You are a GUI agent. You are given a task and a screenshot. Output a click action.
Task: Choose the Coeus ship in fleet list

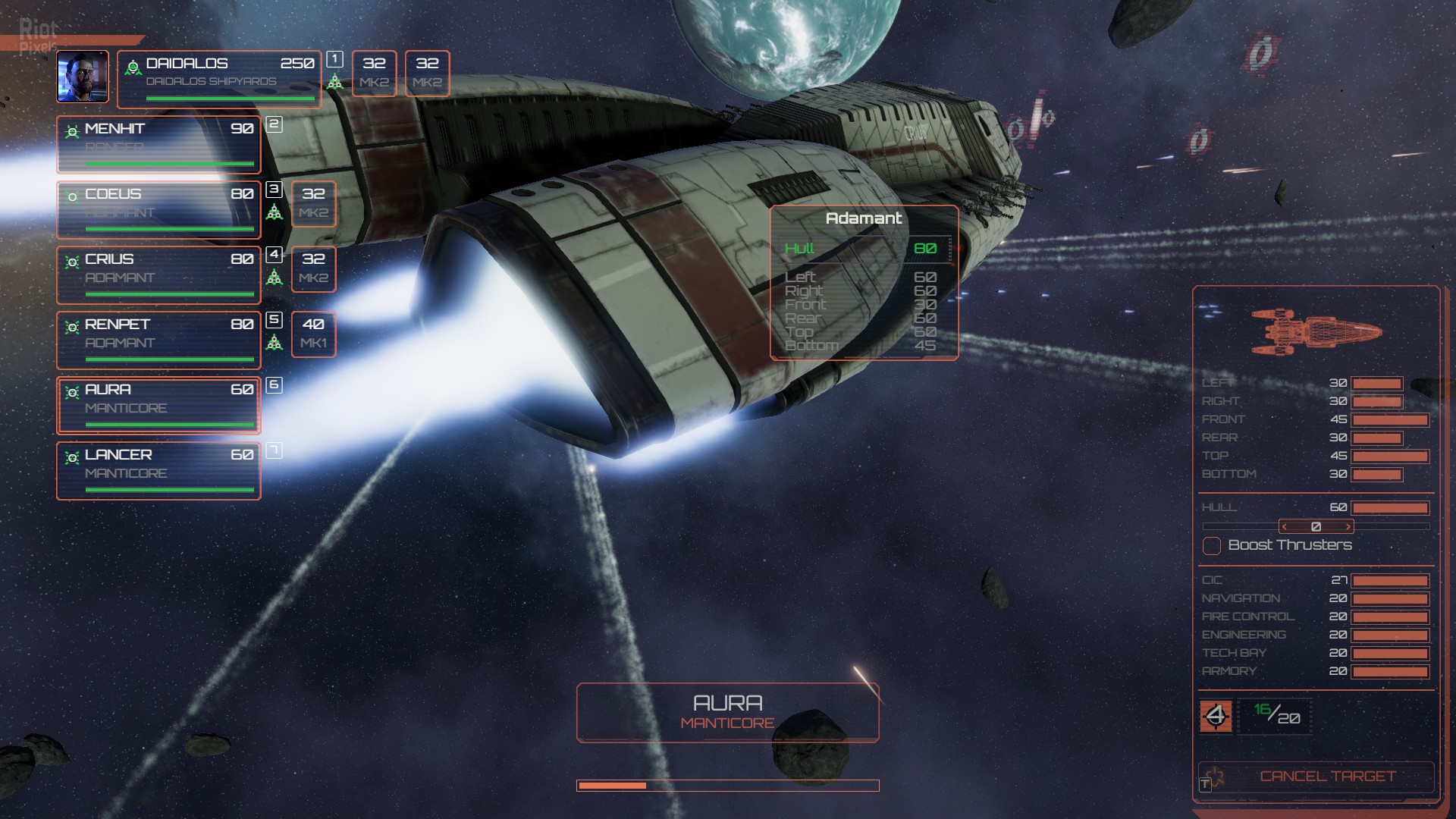click(158, 210)
